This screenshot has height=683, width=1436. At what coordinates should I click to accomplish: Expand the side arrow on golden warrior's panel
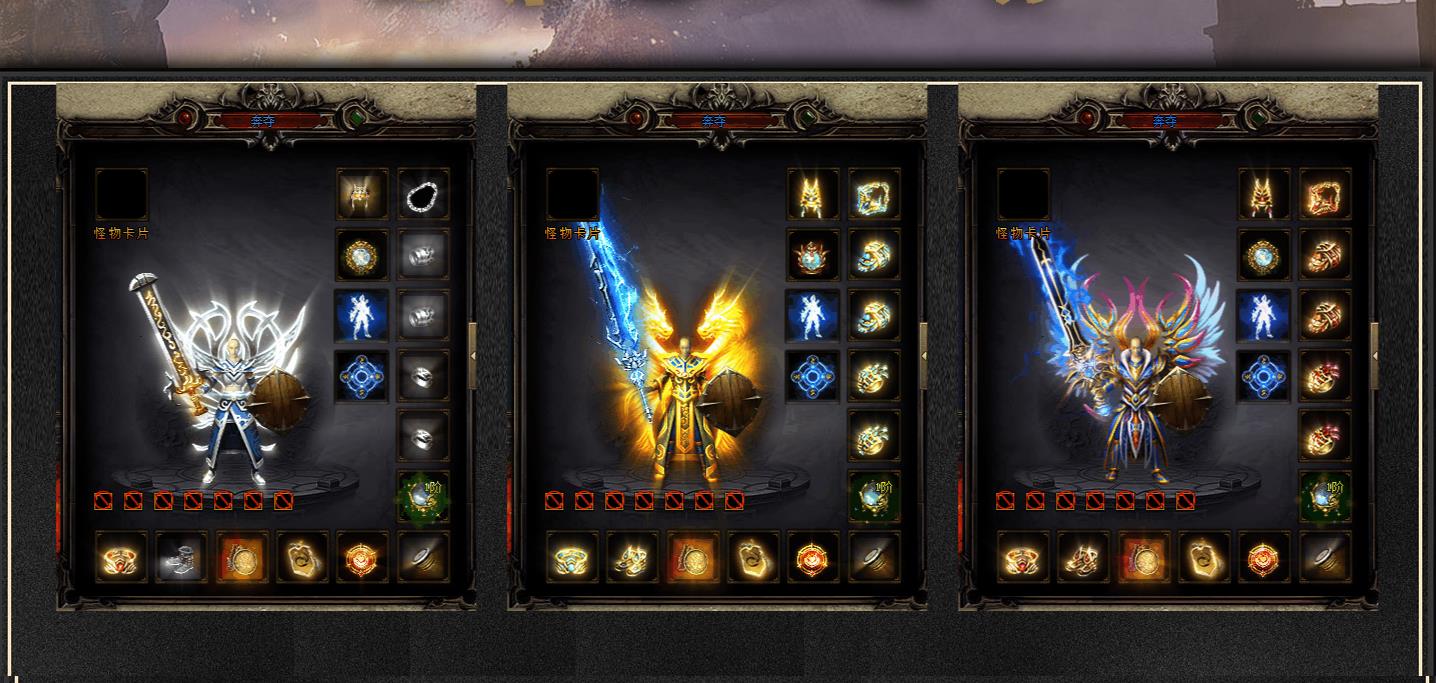click(x=923, y=355)
